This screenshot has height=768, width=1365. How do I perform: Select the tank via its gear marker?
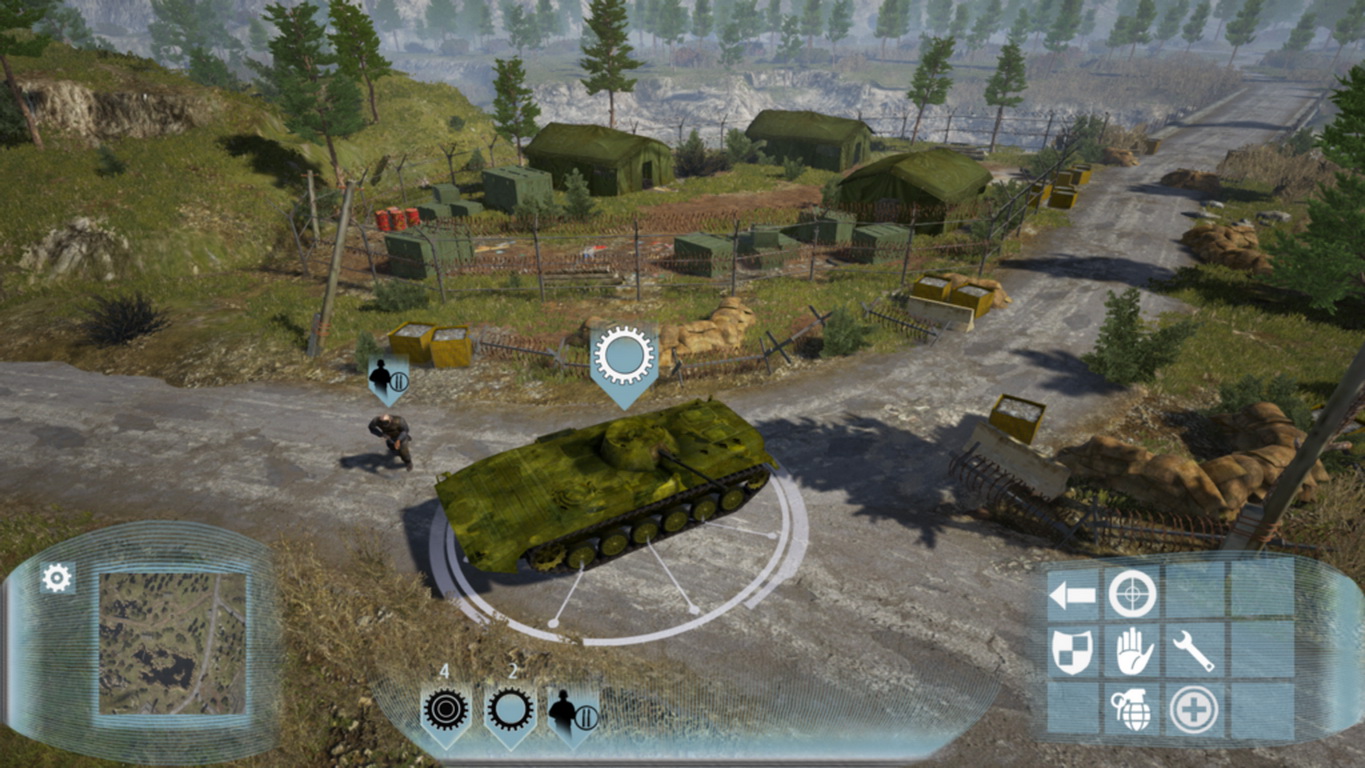624,357
